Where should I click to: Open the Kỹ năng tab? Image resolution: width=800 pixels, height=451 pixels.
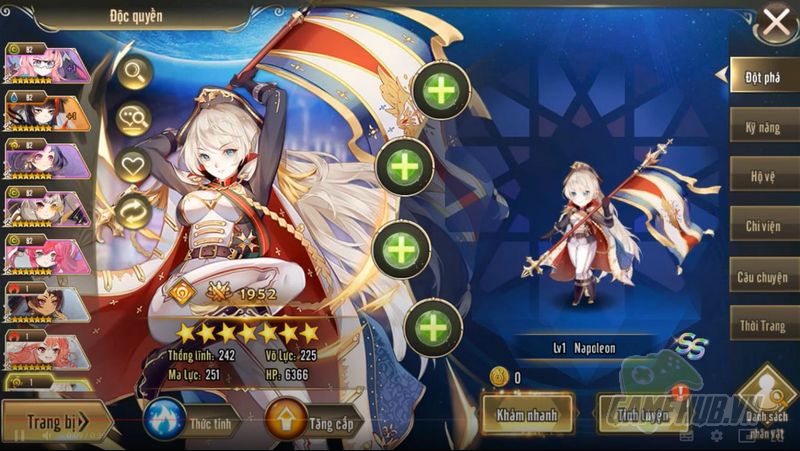763,127
